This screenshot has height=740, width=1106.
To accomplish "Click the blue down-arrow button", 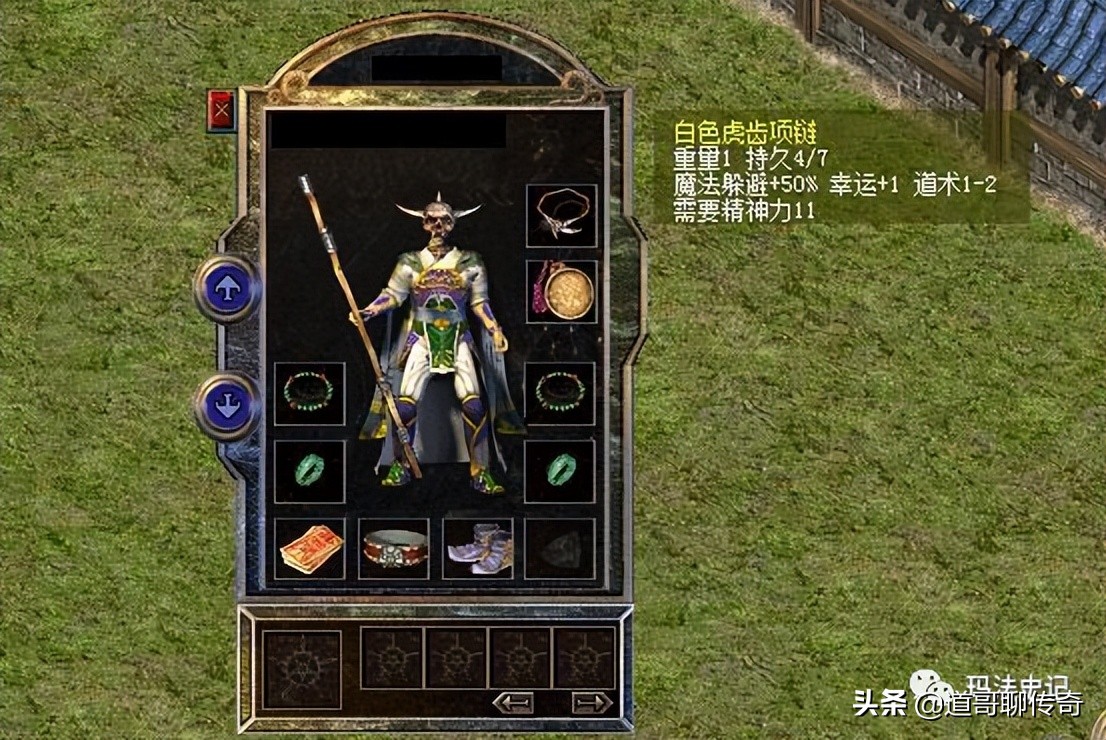I will tap(227, 406).
